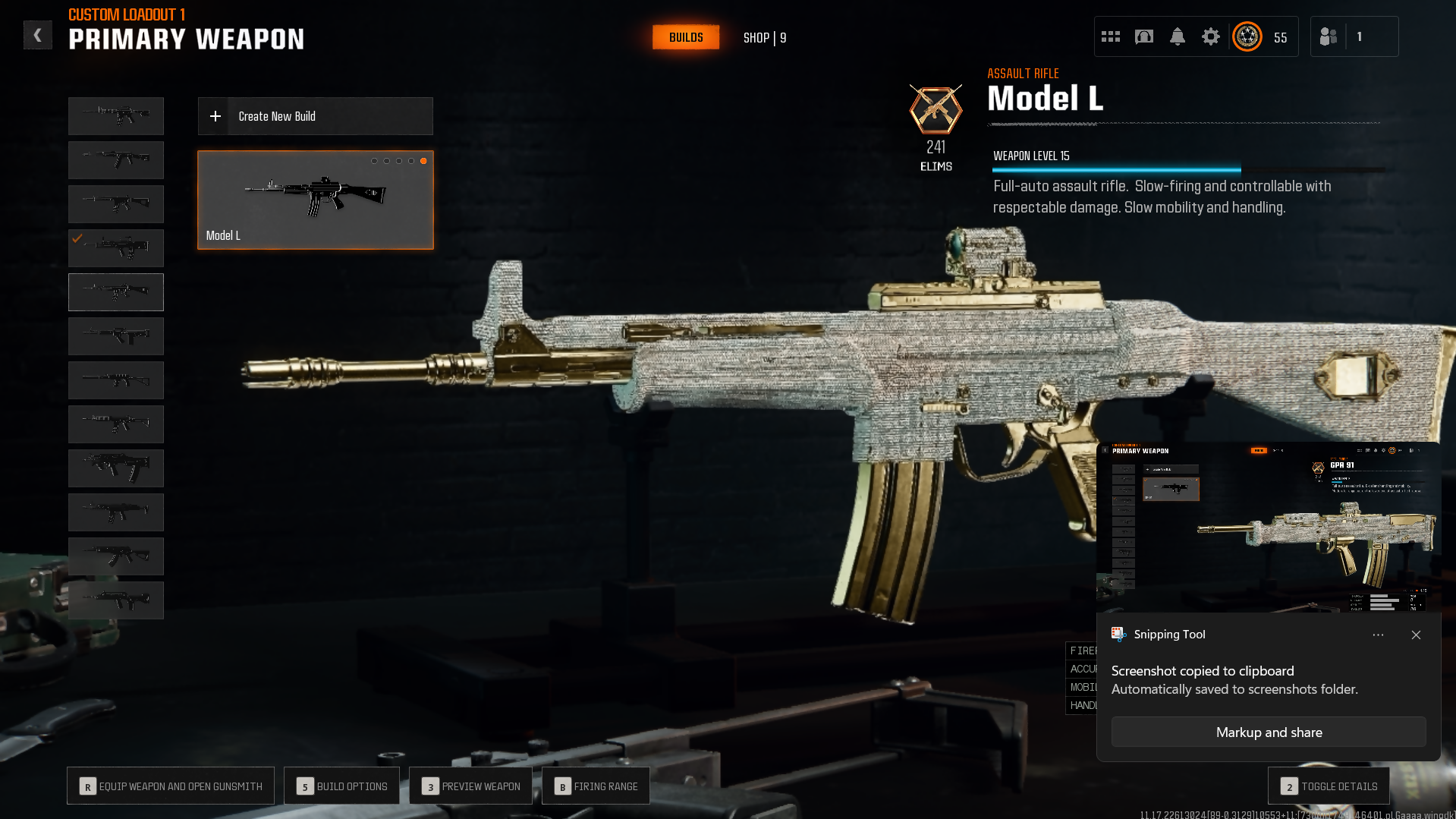Toggle weapon details

pos(1329,786)
